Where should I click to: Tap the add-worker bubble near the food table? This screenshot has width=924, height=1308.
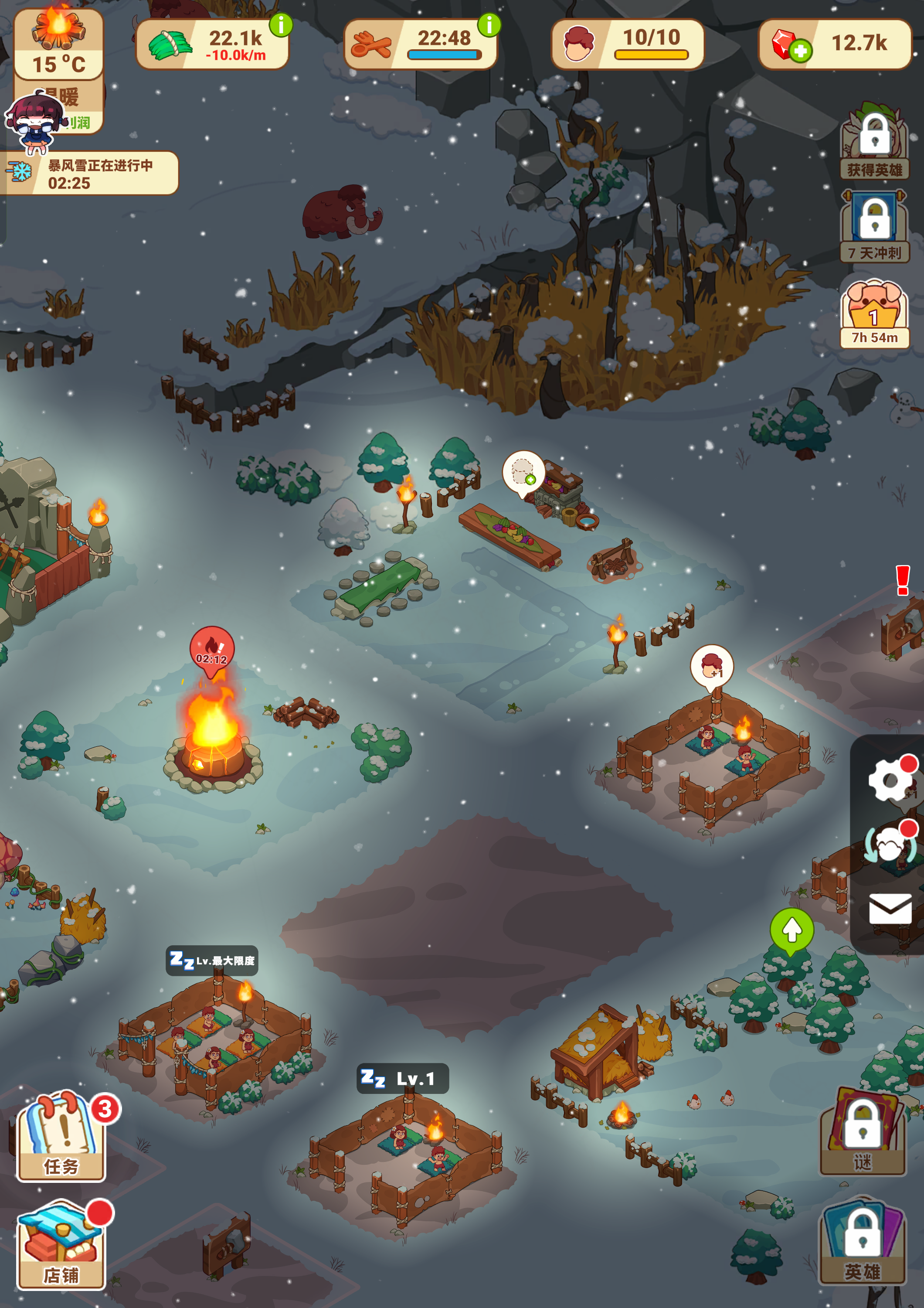coord(523,472)
